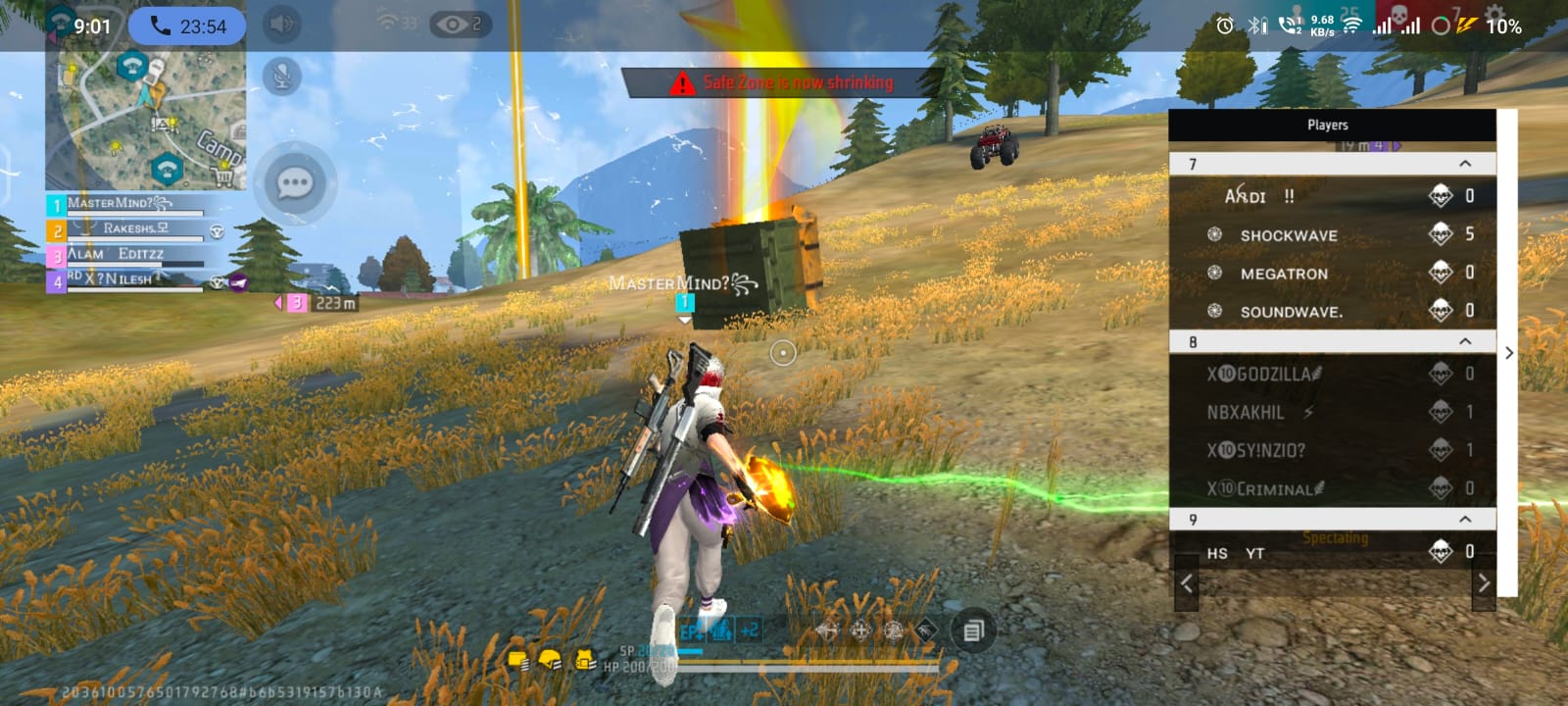
Task: Select teammate Nilesh in squad list
Action: coord(127,280)
